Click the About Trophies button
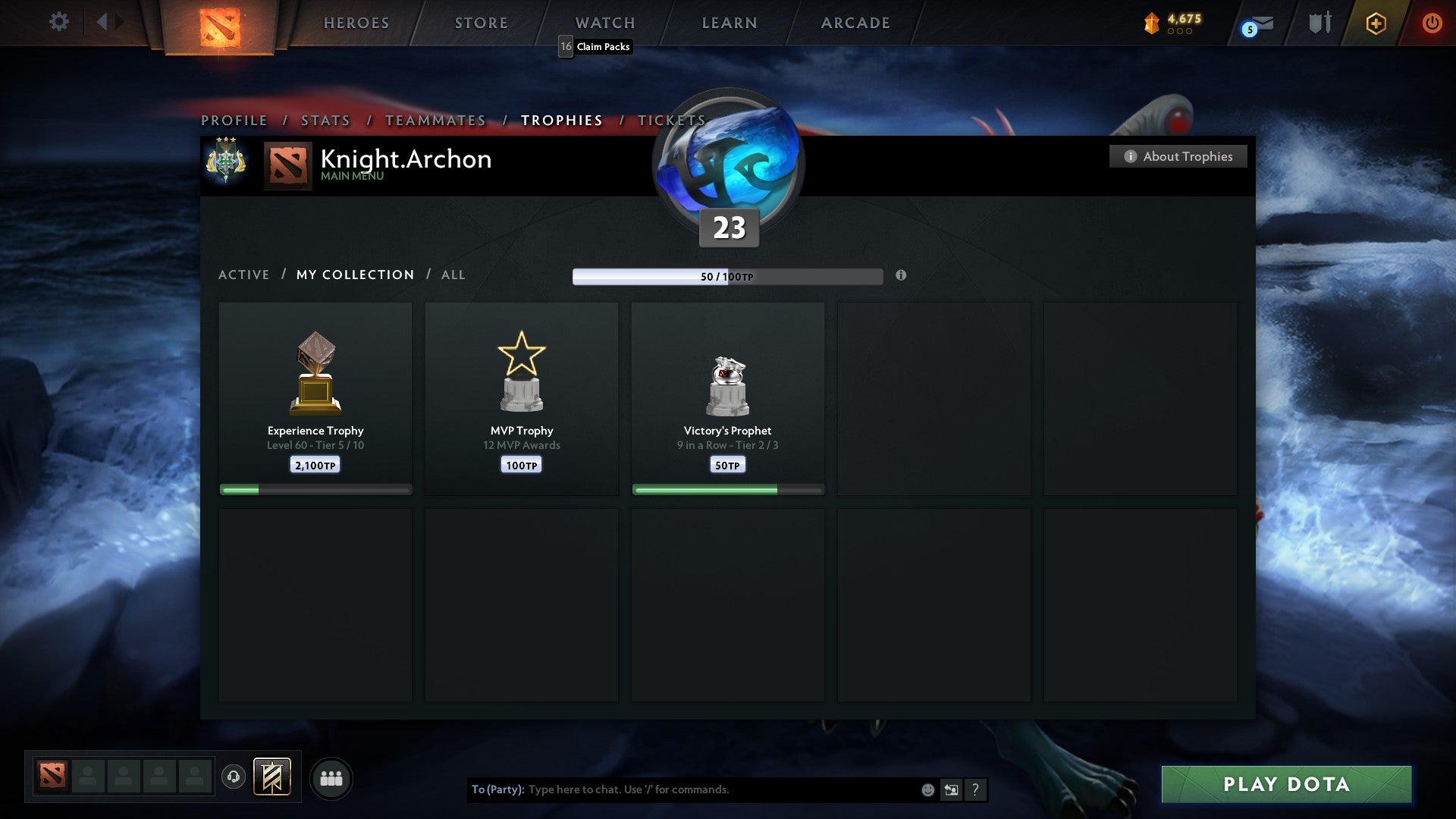This screenshot has width=1456, height=819. click(1178, 156)
